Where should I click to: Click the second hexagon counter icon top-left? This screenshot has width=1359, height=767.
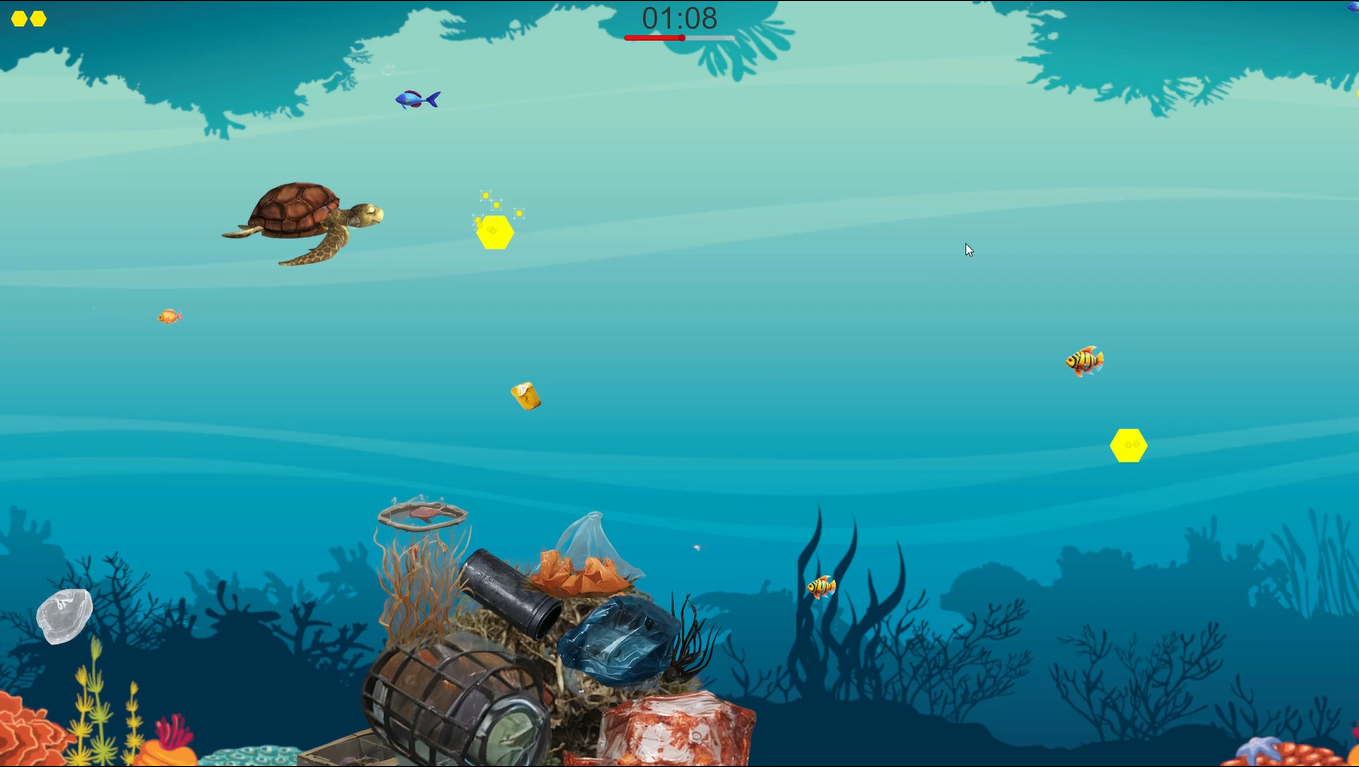[38, 18]
